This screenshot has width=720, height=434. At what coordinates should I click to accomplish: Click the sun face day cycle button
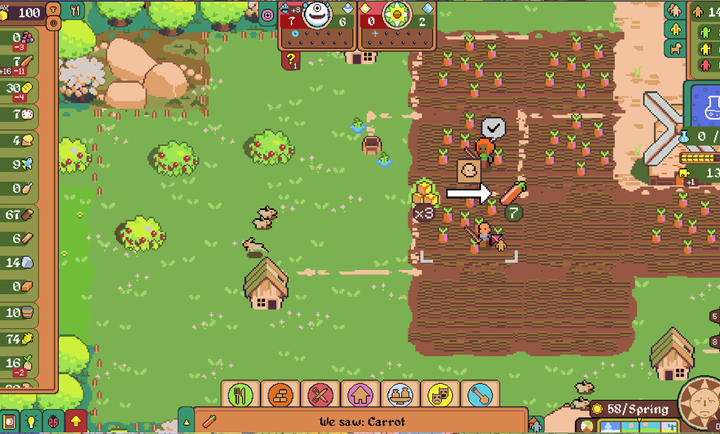[699, 407]
